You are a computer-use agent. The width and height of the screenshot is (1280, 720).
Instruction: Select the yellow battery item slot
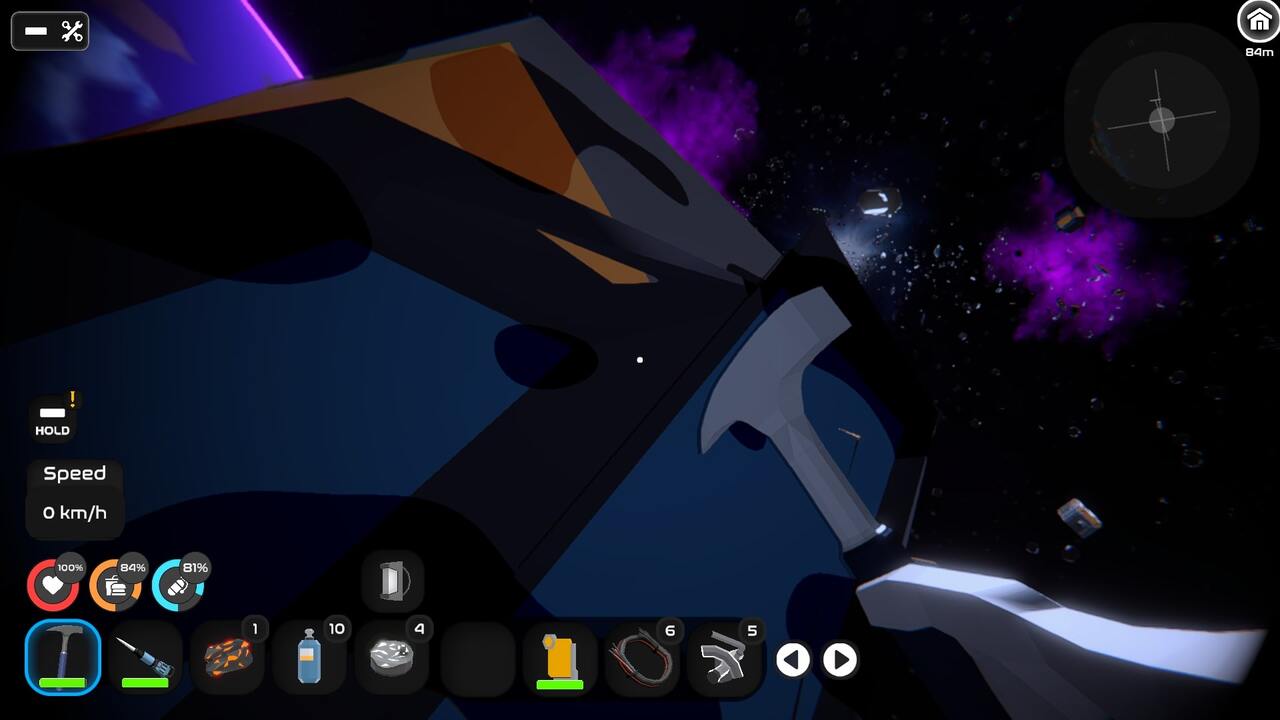pyautogui.click(x=560, y=658)
